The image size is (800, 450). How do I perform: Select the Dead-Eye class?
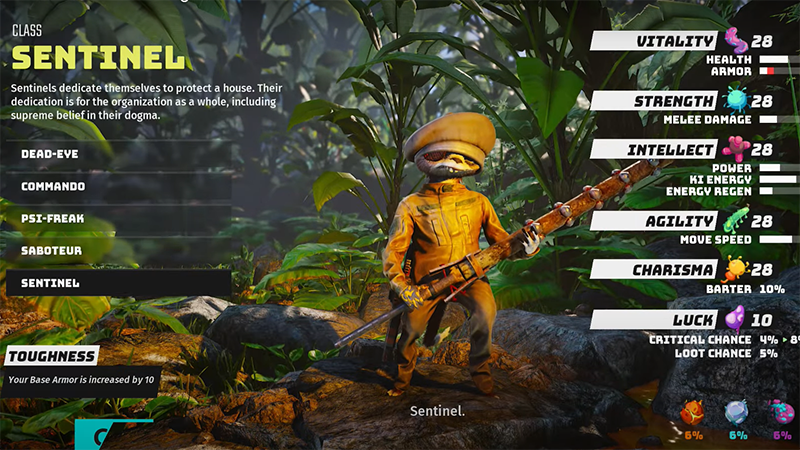click(118, 154)
